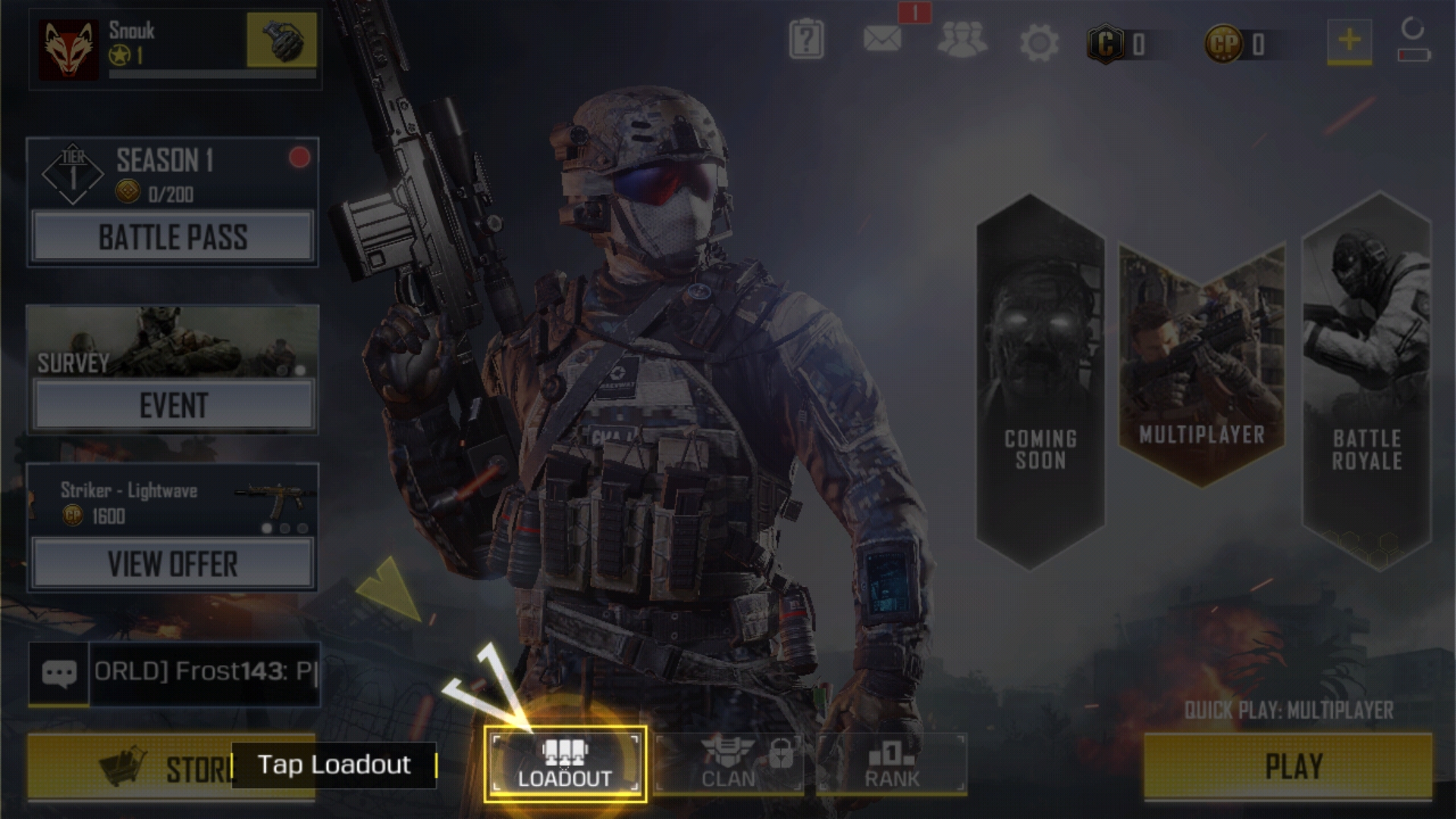1456x819 pixels.
Task: View the Striker Lightwave offer
Action: [173, 564]
